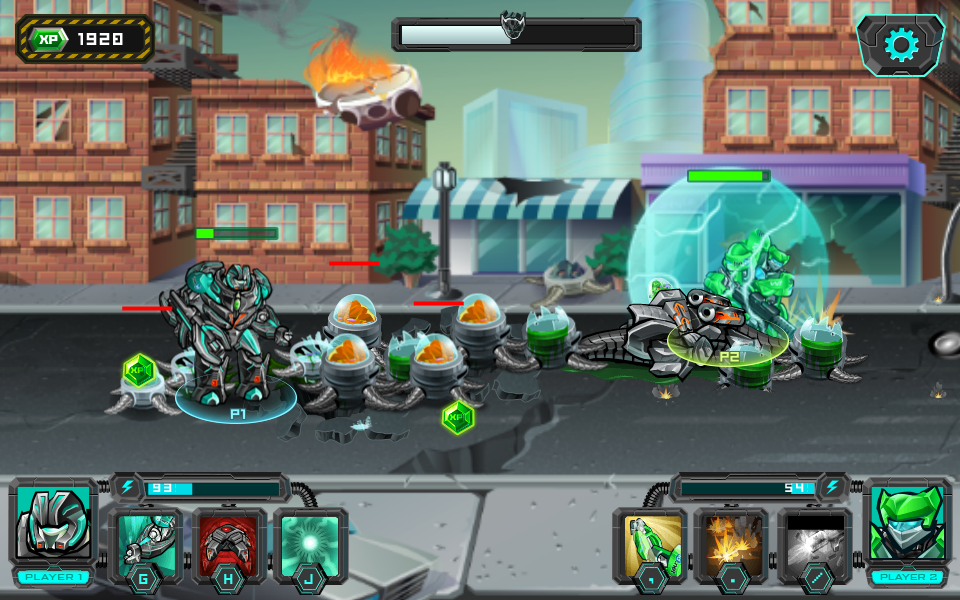The height and width of the screenshot is (600, 960).
Task: Use Player 1's red armored mech ability
Action: pyautogui.click(x=229, y=542)
